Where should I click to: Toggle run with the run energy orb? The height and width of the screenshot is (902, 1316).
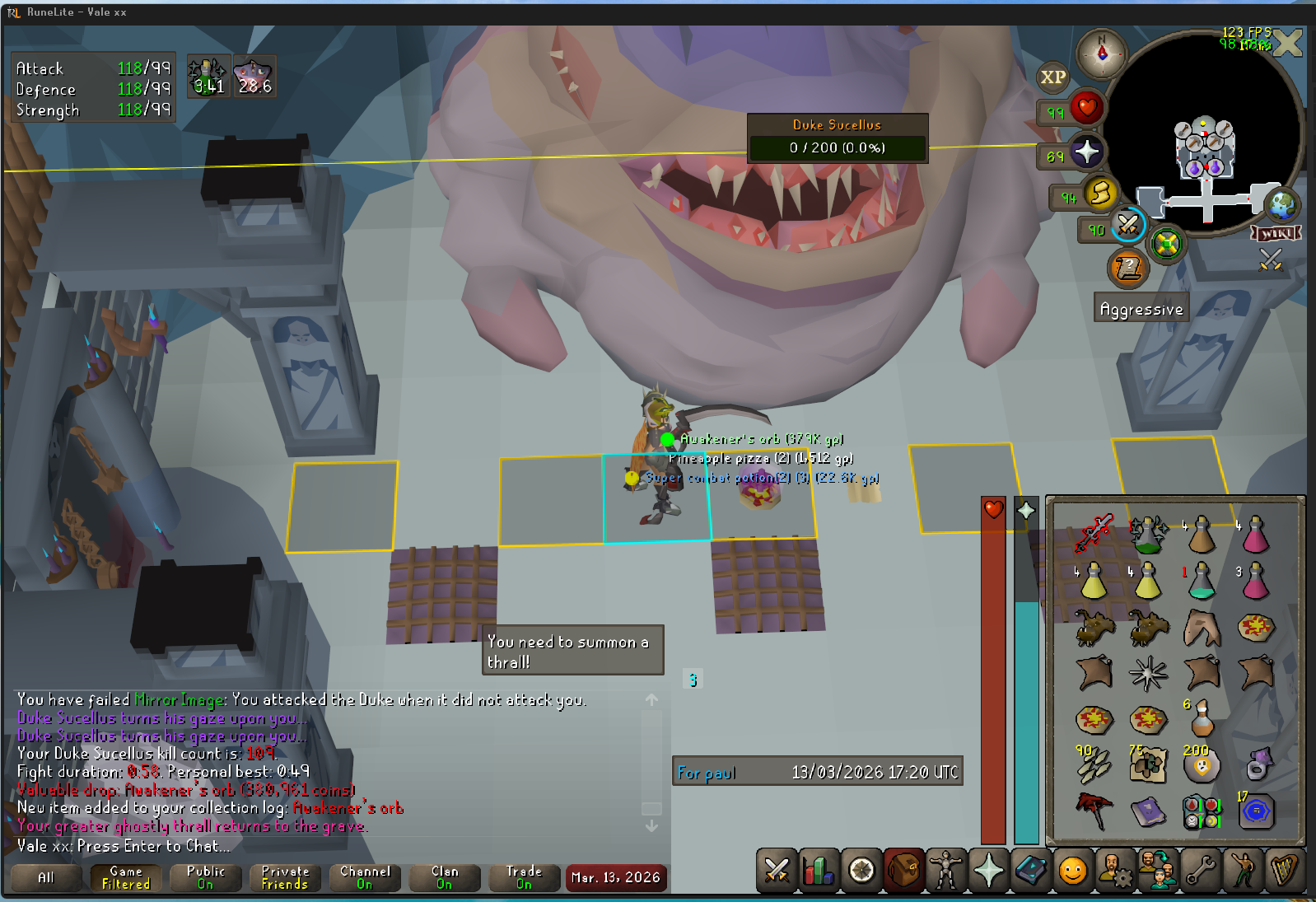[x=1100, y=194]
